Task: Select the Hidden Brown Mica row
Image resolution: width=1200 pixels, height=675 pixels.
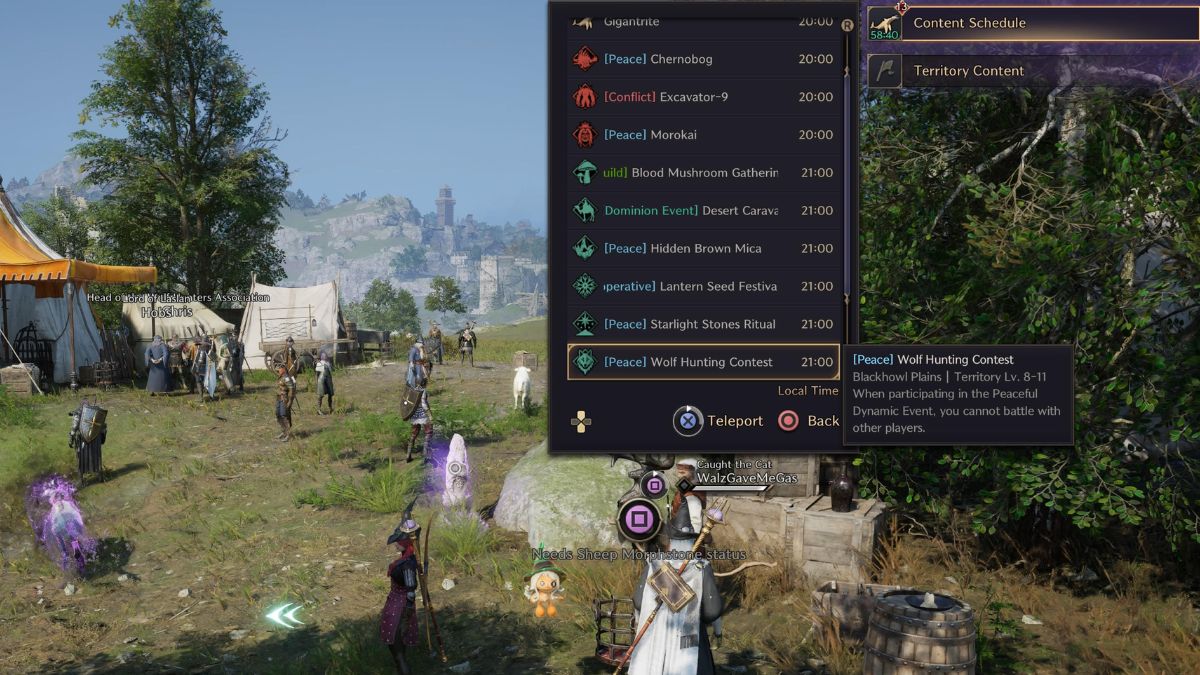Action: coord(703,249)
